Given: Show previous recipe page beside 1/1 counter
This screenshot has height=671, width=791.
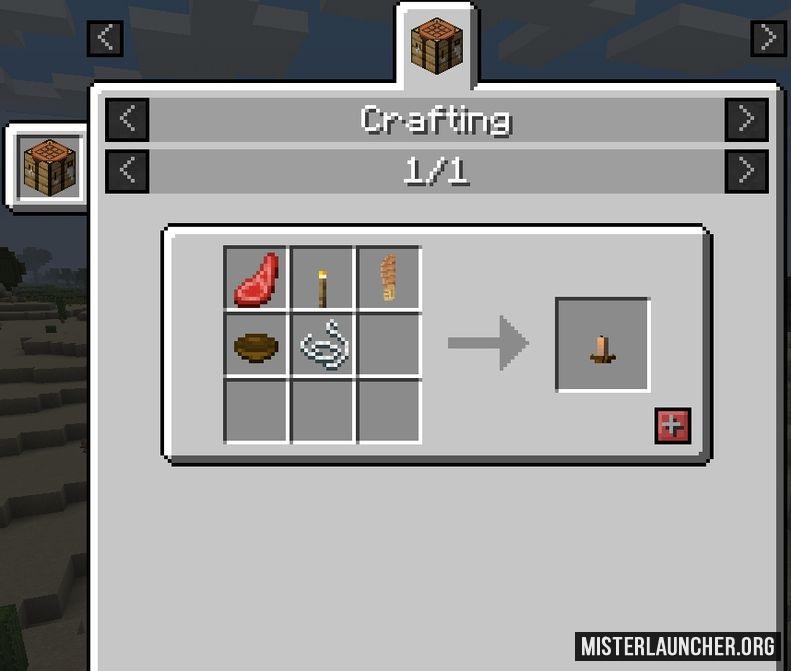Looking at the screenshot, I should (127, 171).
